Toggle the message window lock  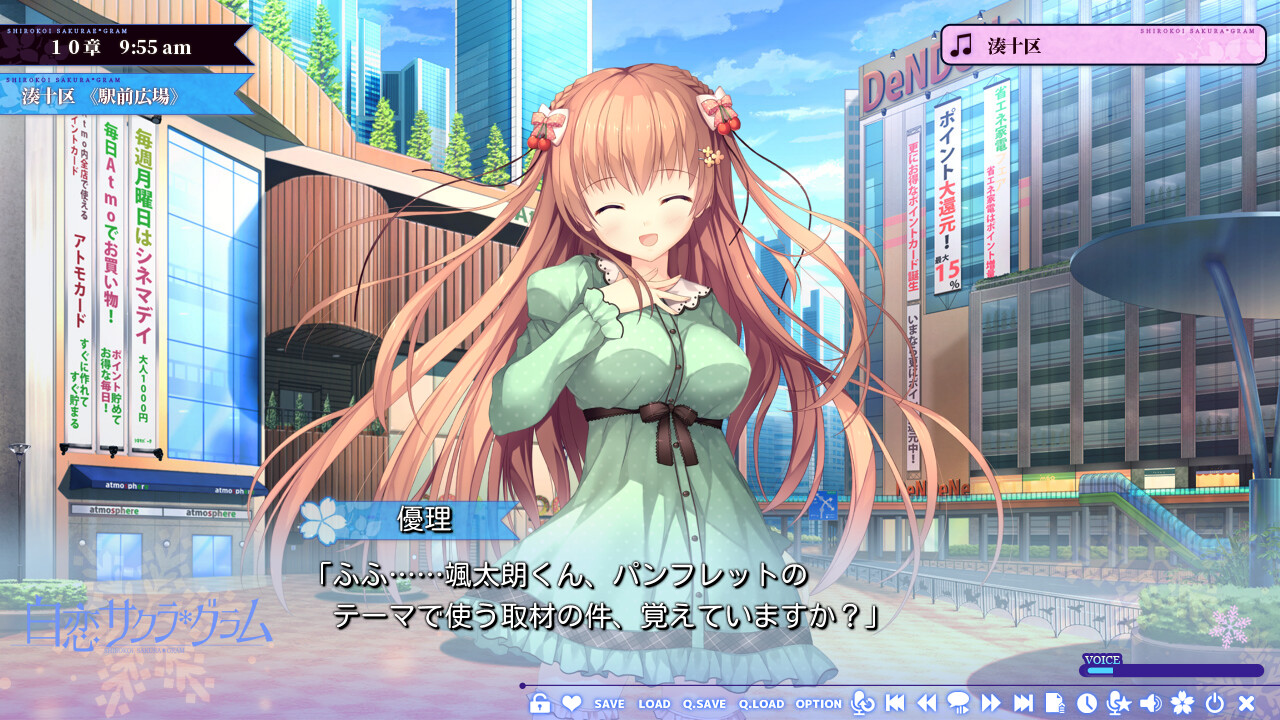click(541, 703)
